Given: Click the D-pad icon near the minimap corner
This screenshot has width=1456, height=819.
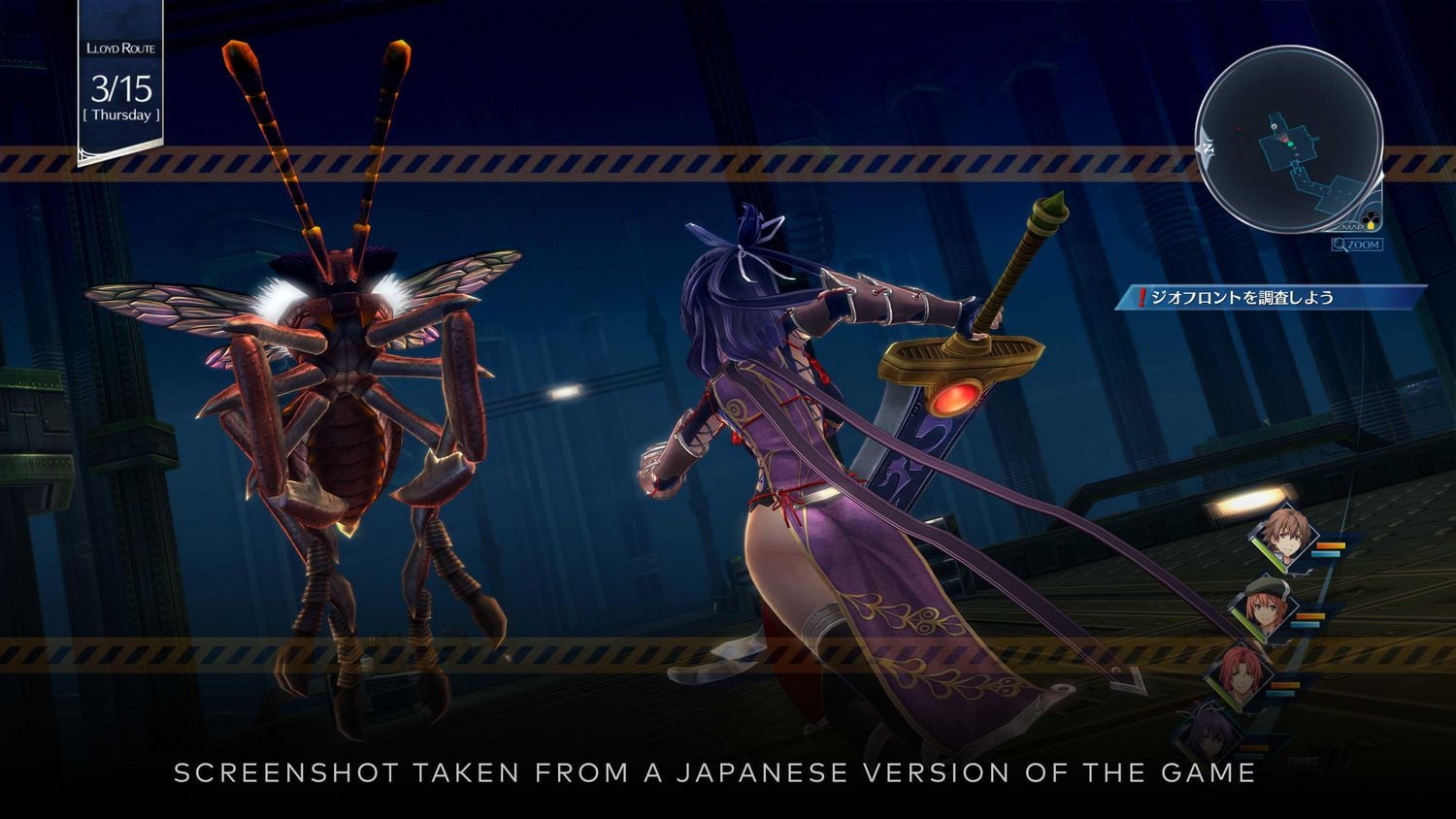Looking at the screenshot, I should pos(1370,219).
